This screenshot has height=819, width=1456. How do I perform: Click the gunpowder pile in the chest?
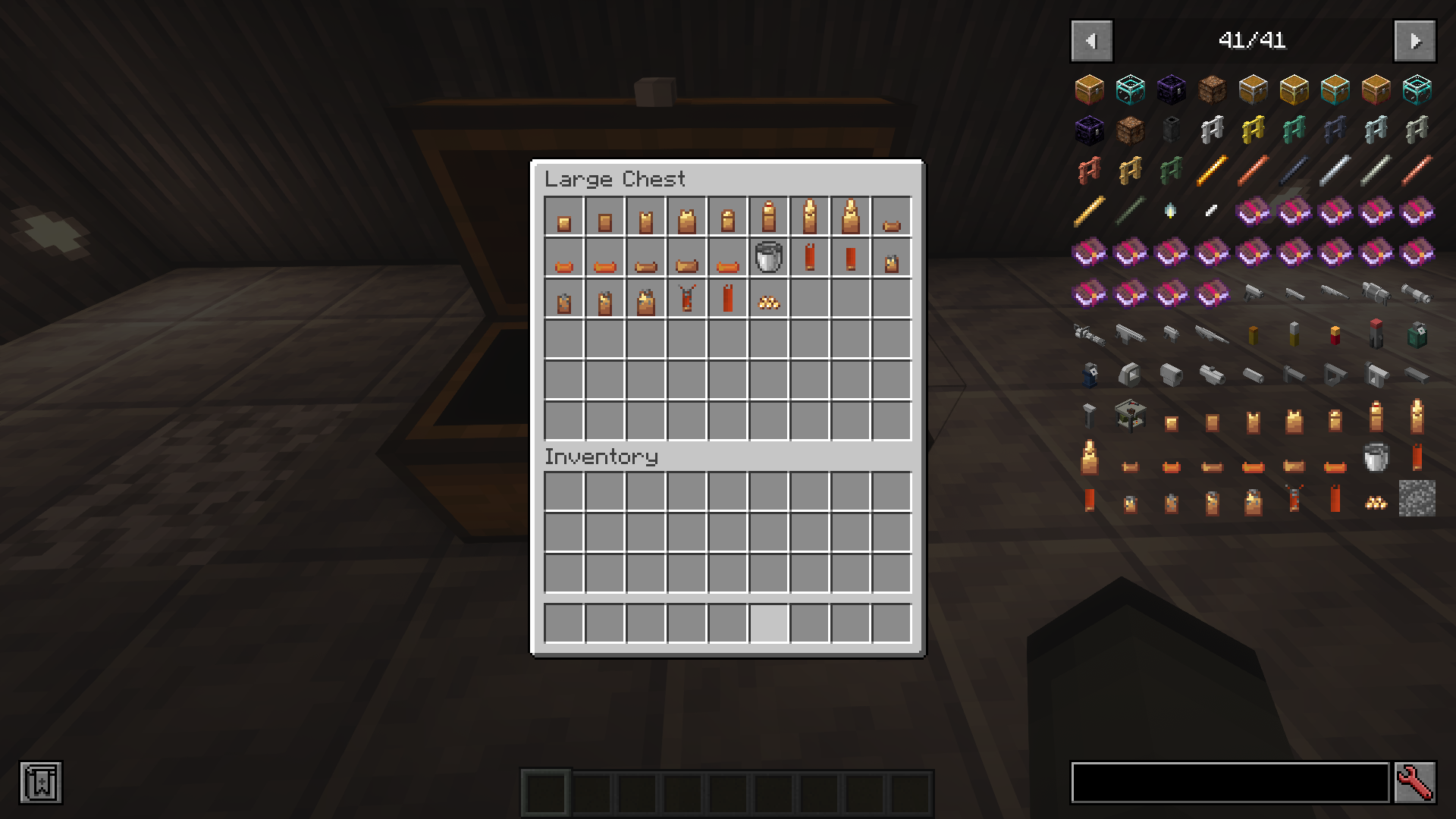click(x=767, y=301)
